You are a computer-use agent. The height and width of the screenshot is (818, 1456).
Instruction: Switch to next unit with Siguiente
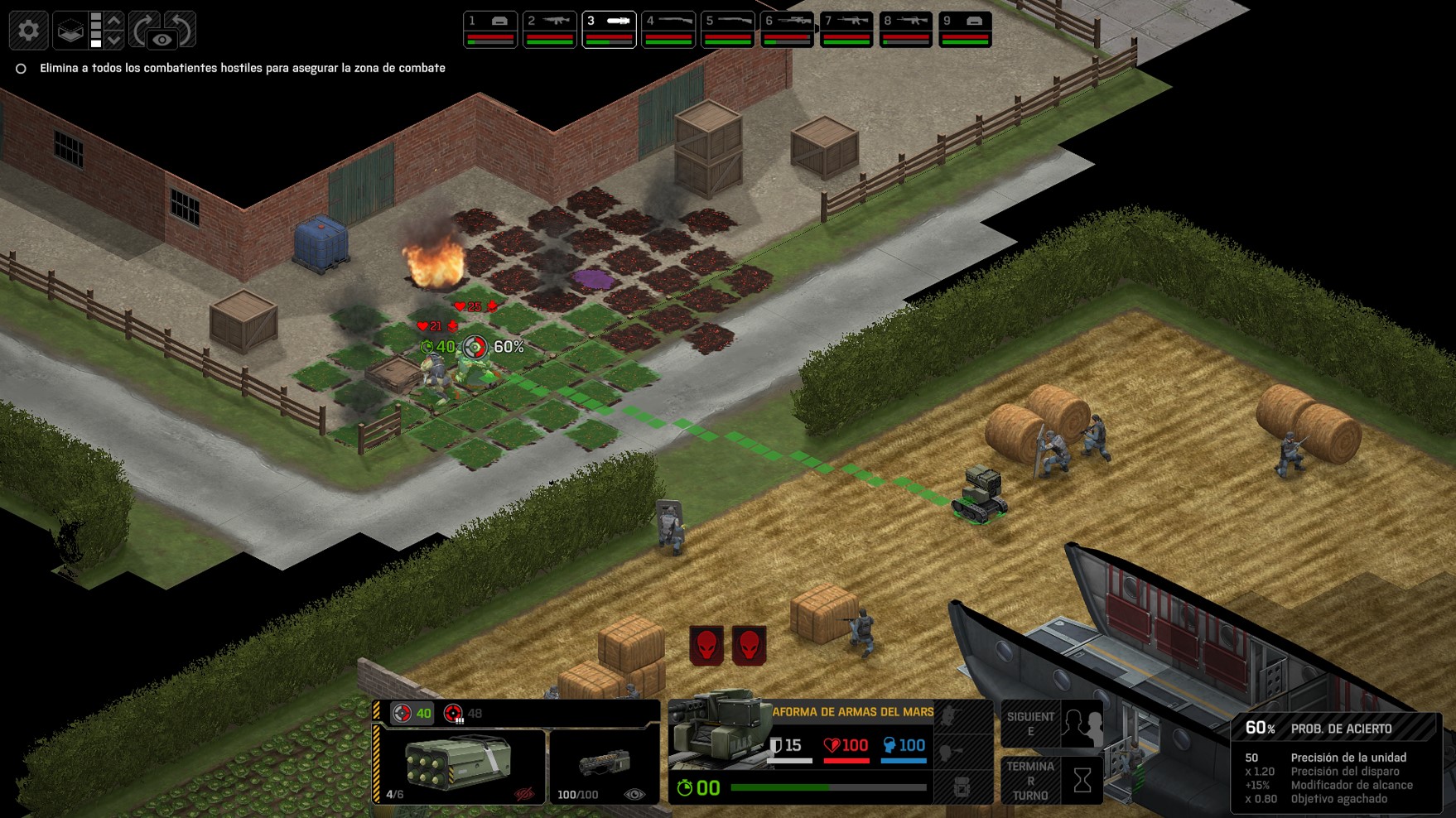[1052, 724]
